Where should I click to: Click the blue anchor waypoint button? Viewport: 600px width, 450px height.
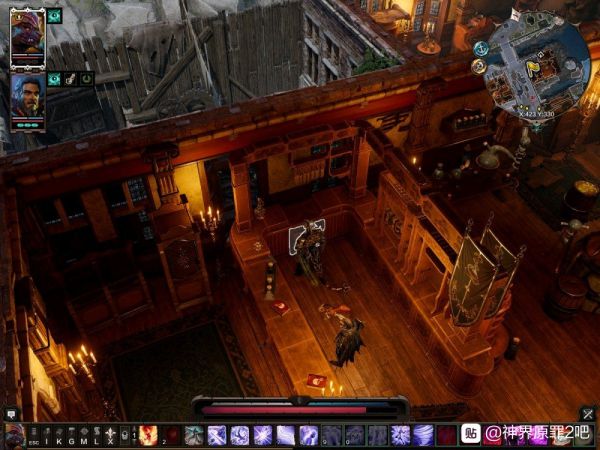[x=482, y=48]
